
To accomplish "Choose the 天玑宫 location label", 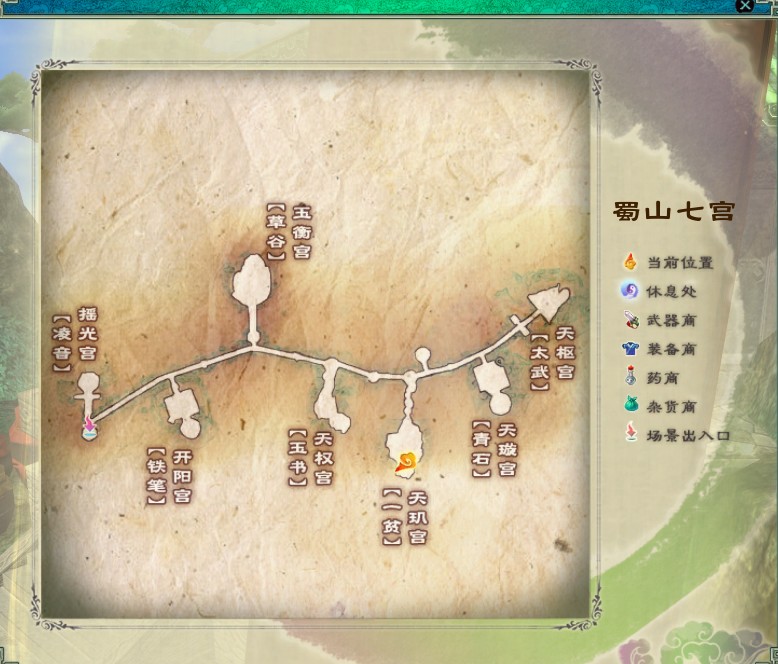I will click(417, 517).
